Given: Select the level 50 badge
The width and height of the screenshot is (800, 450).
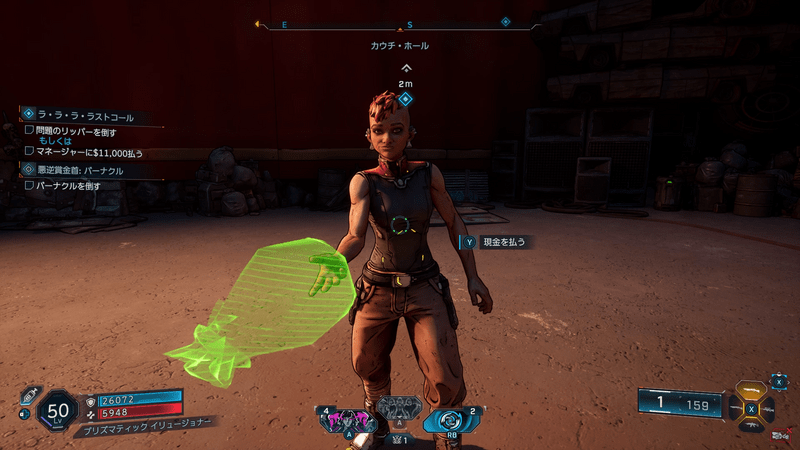Looking at the screenshot, I should coord(57,408).
